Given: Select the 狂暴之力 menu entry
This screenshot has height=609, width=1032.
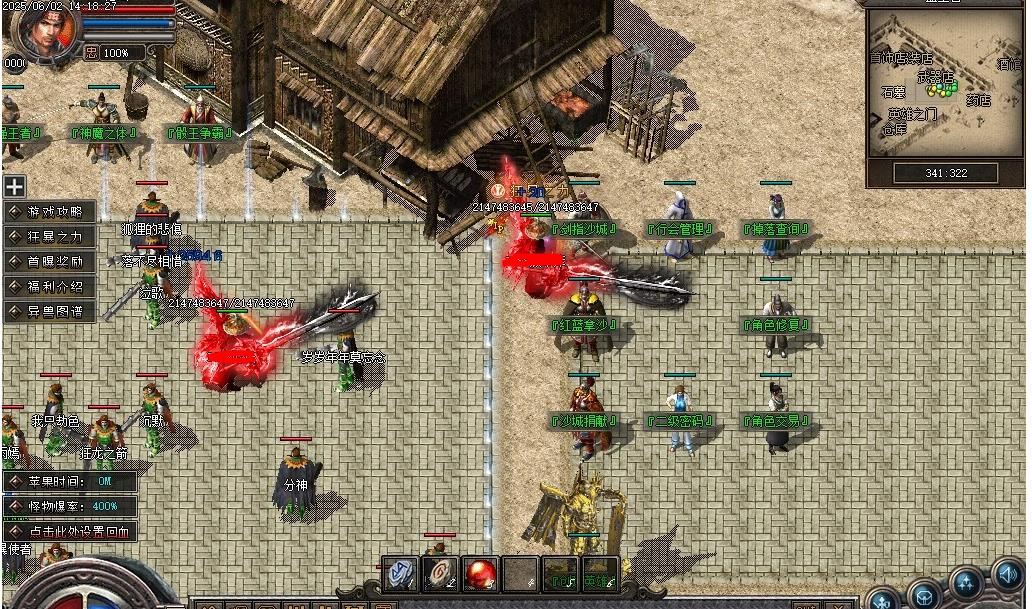Looking at the screenshot, I should [51, 237].
